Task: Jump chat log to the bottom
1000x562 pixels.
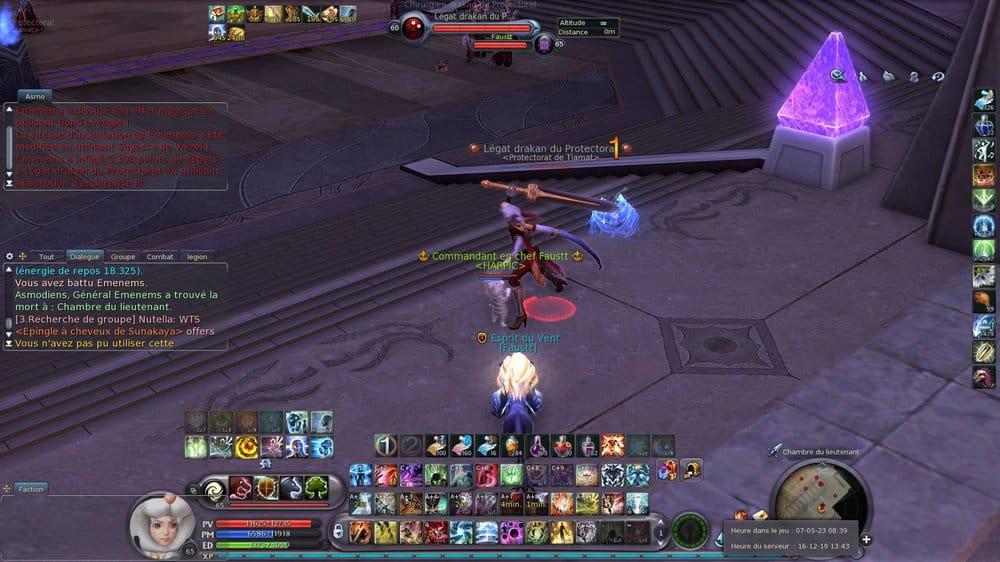Action: 9,343
